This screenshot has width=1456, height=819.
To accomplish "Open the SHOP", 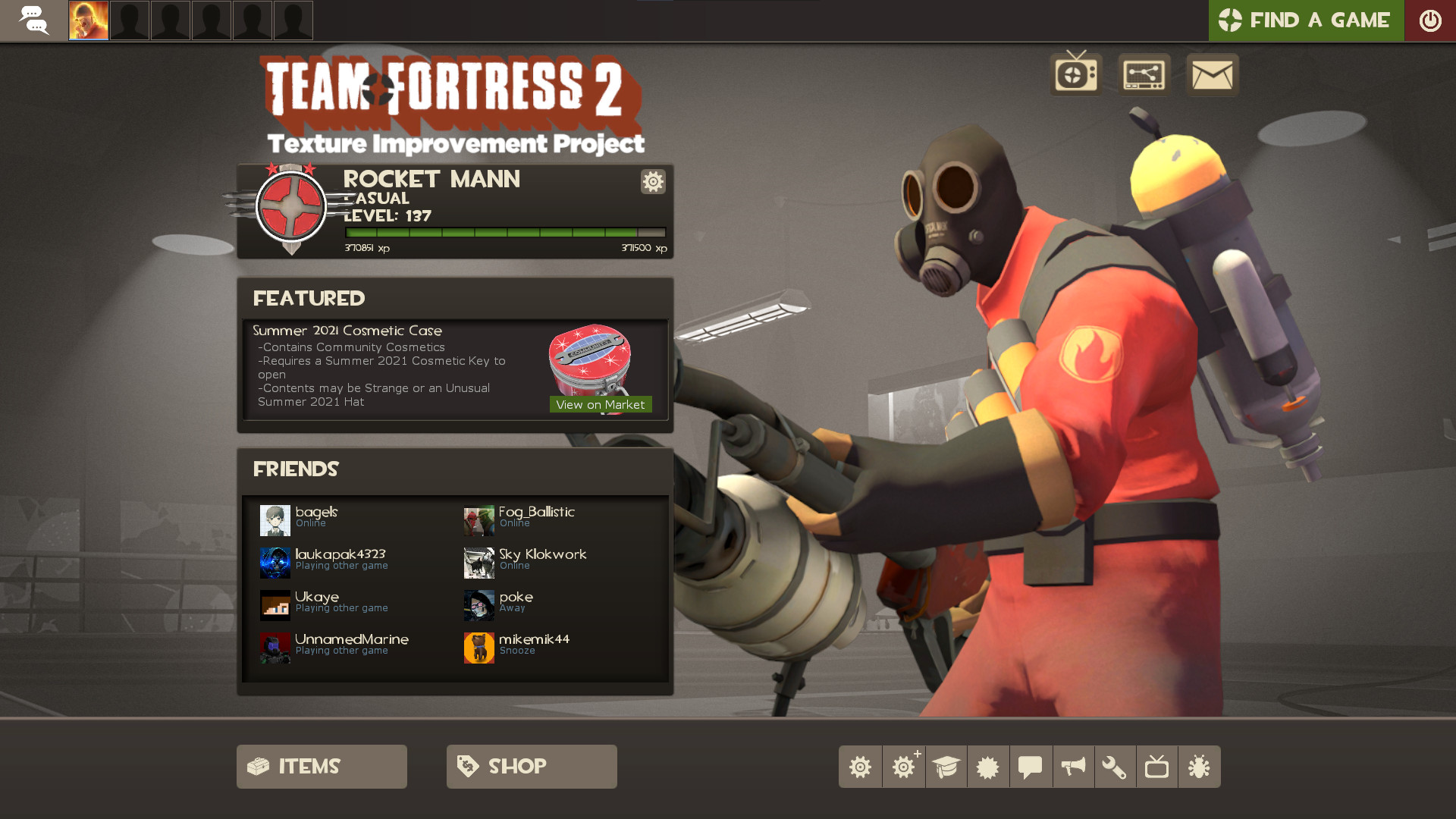I will click(531, 766).
